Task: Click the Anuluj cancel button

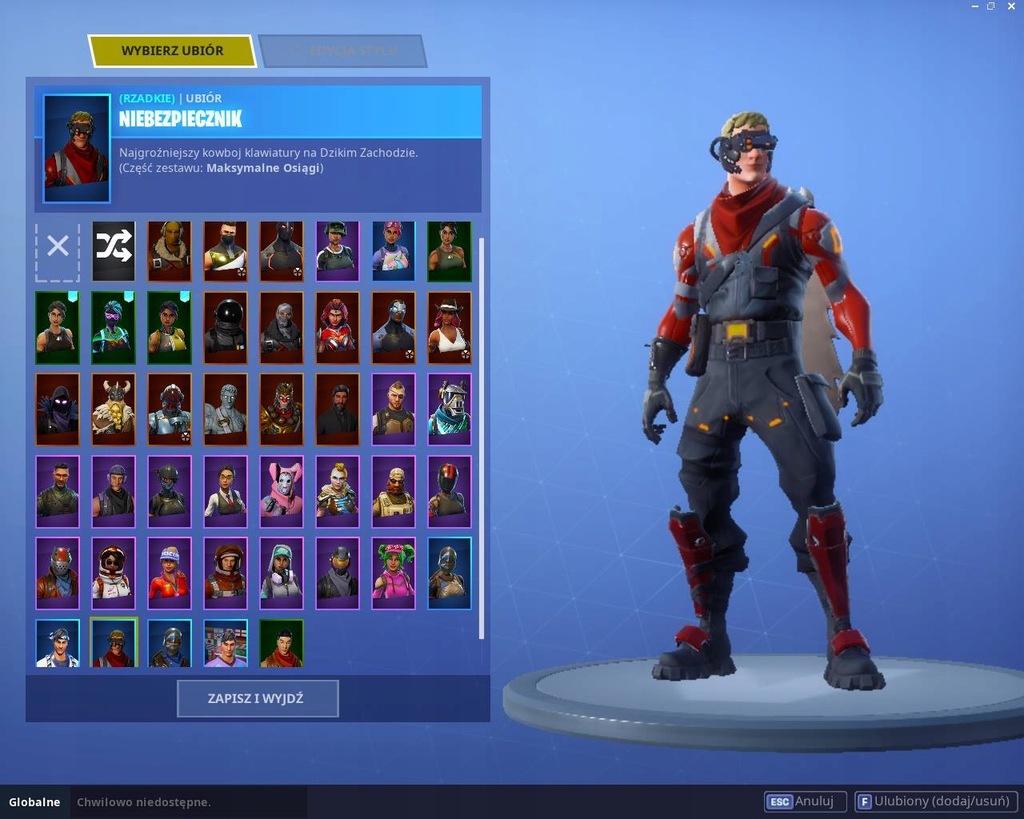Action: pyautogui.click(x=806, y=801)
